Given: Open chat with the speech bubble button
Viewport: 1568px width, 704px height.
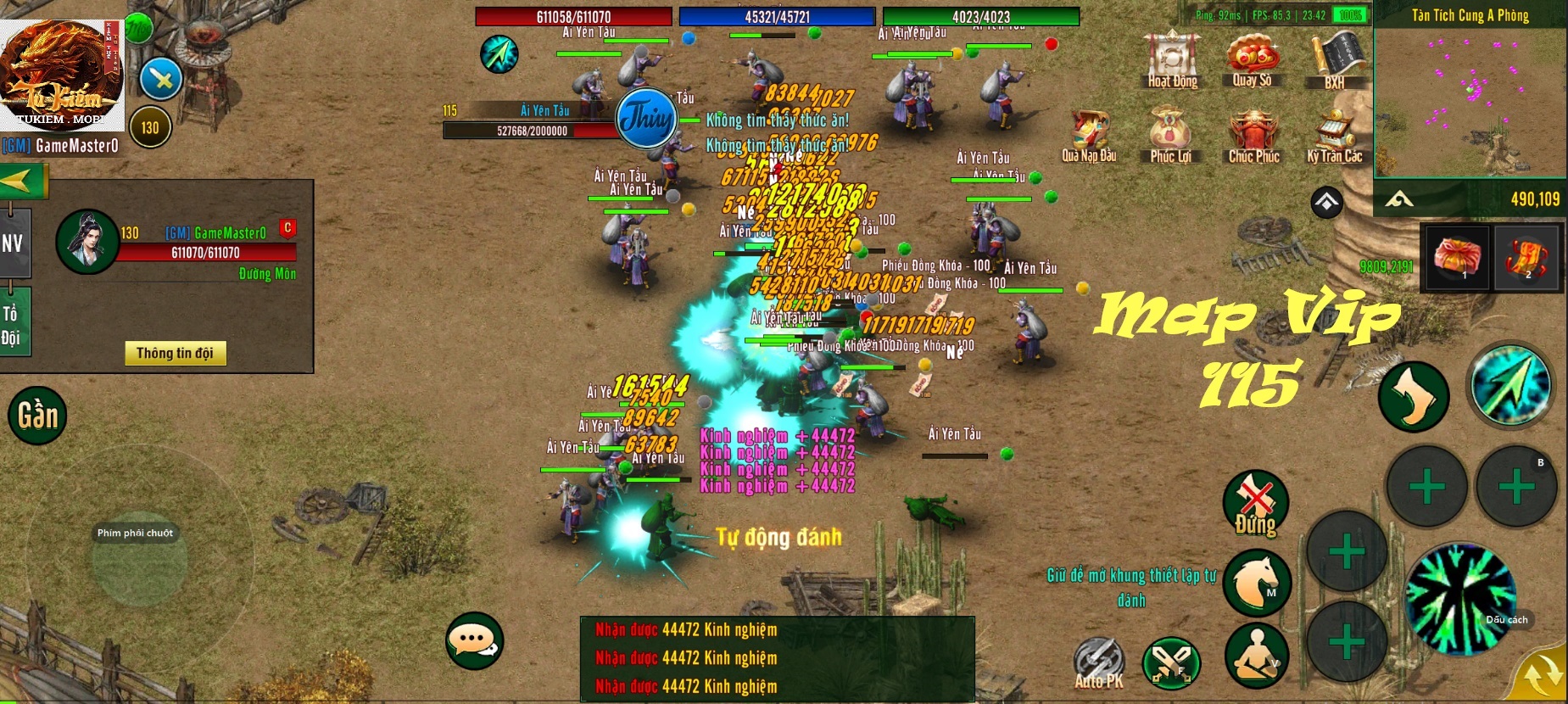Looking at the screenshot, I should [x=473, y=643].
